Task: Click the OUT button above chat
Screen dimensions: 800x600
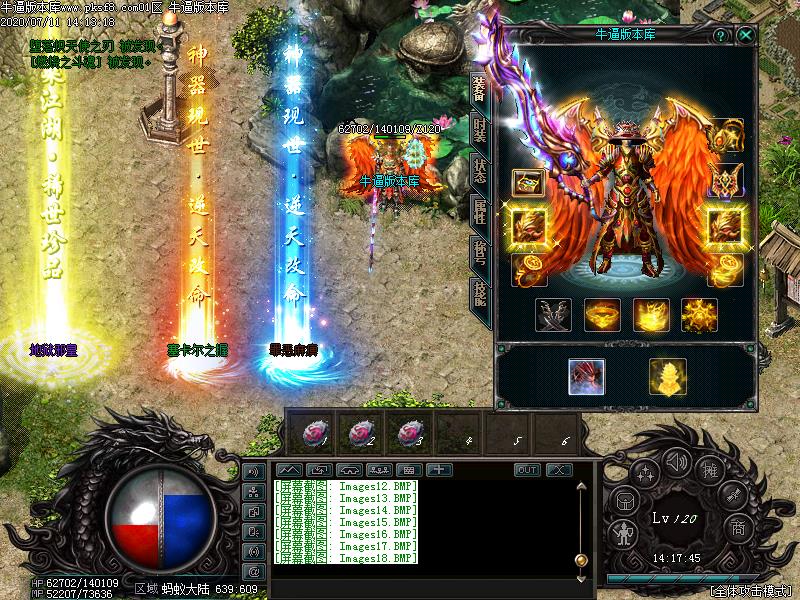Action: pos(527,470)
